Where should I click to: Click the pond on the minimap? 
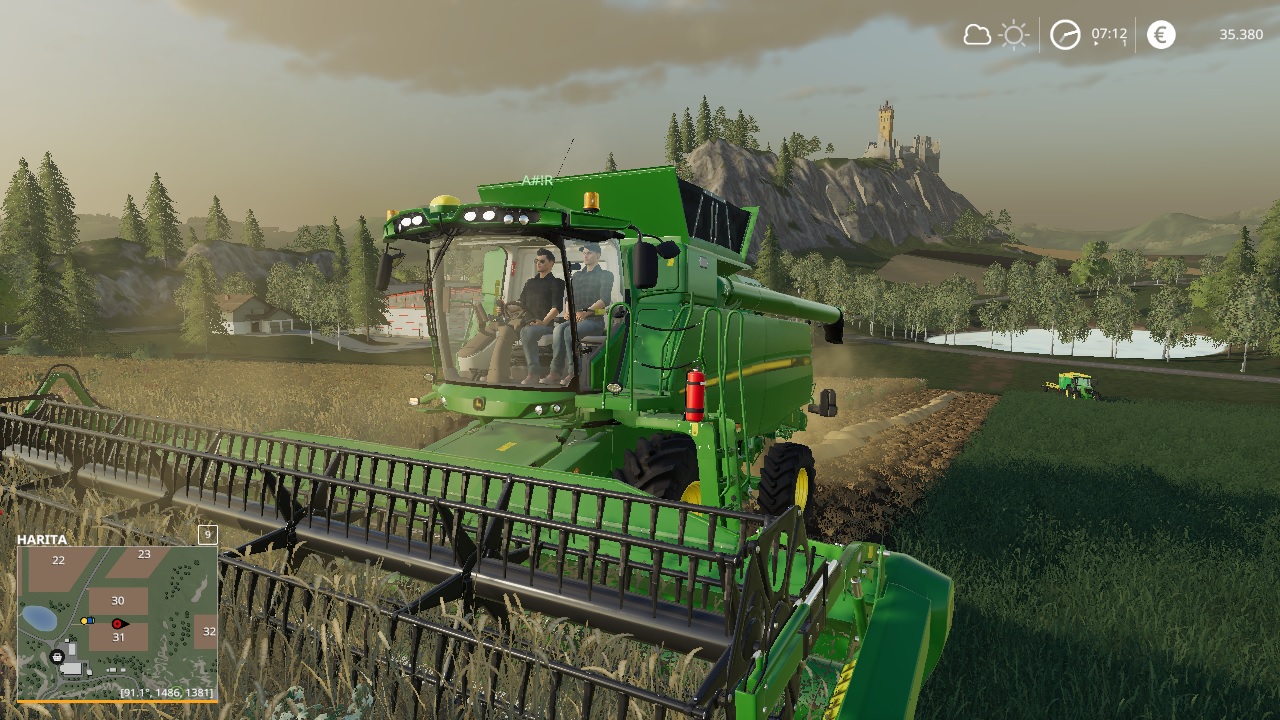pyautogui.click(x=39, y=618)
